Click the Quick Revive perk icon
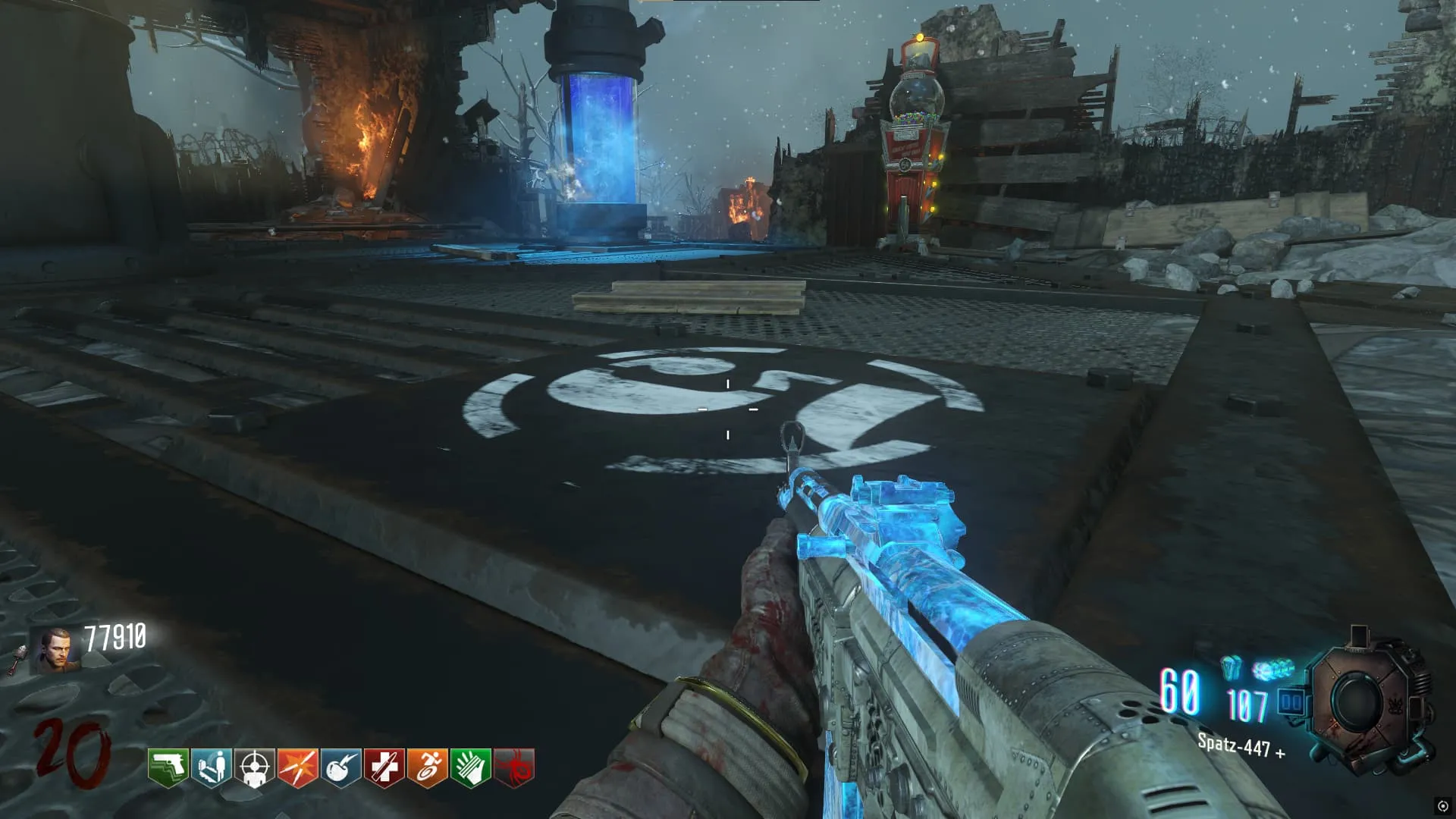Image resolution: width=1456 pixels, height=819 pixels. [211, 767]
